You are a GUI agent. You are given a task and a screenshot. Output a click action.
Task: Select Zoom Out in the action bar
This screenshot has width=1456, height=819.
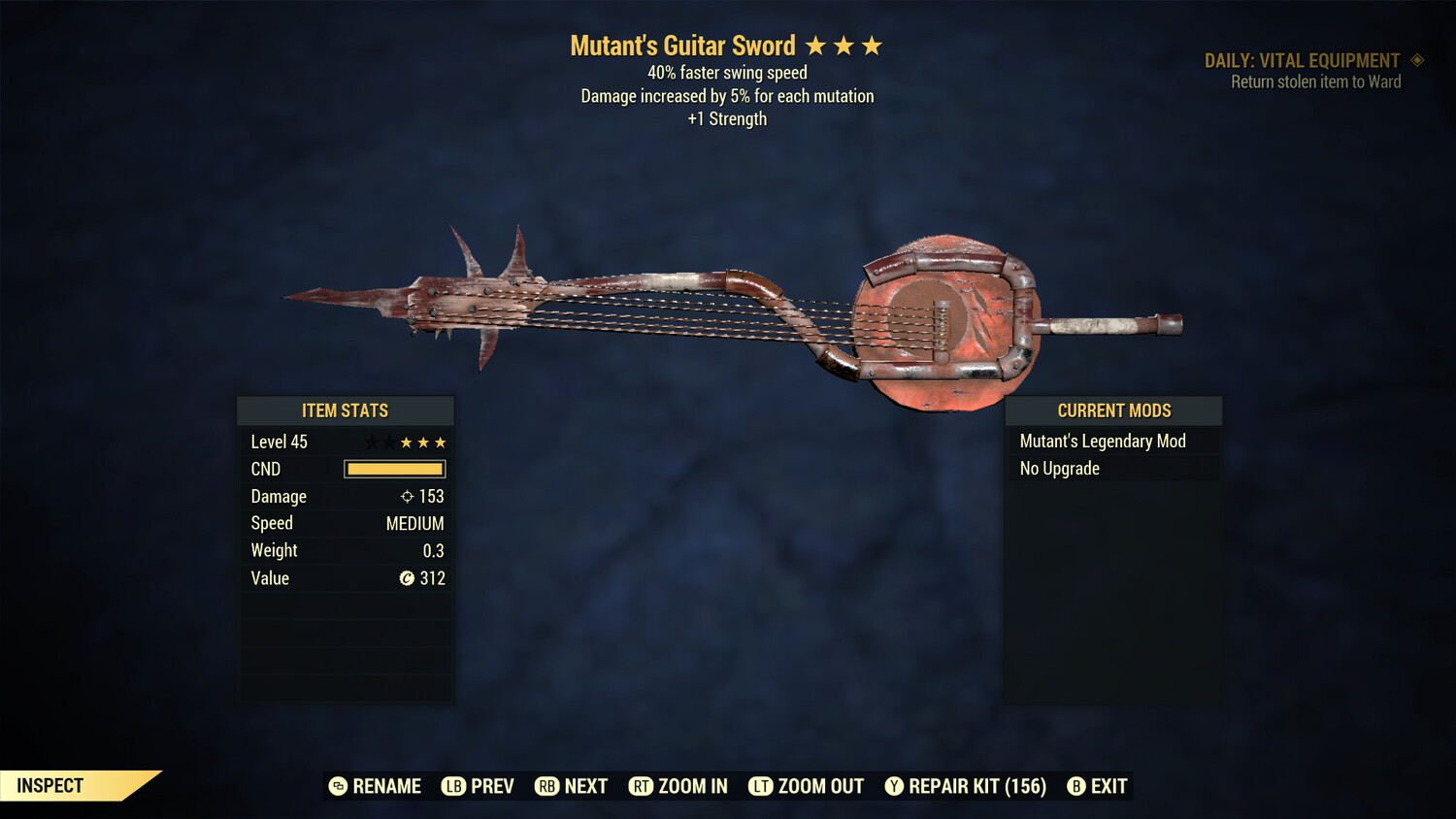(x=807, y=786)
